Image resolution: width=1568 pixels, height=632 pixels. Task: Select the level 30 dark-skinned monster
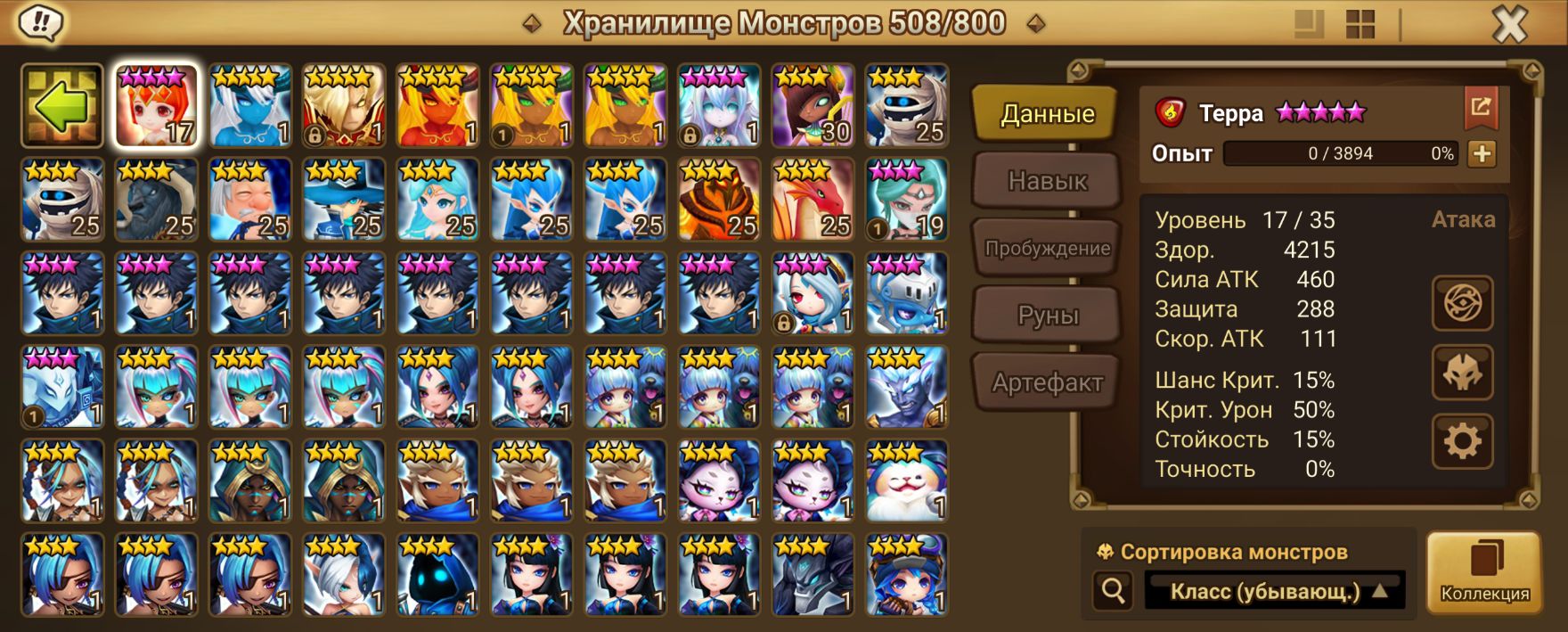pos(813,106)
